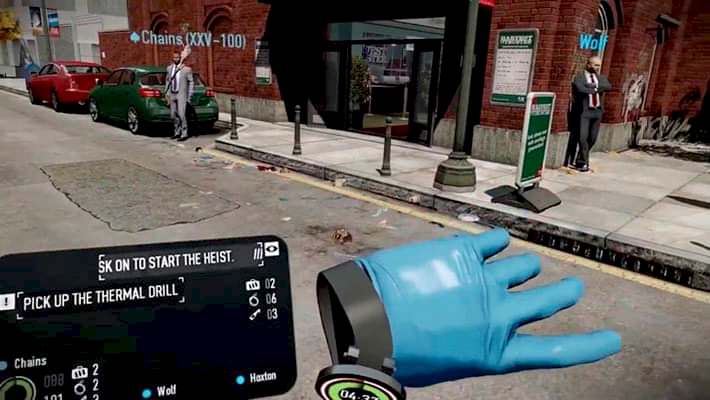Screen dimensions: 710x400
Task: Click the exclamation mark objective icon
Action: [7, 301]
